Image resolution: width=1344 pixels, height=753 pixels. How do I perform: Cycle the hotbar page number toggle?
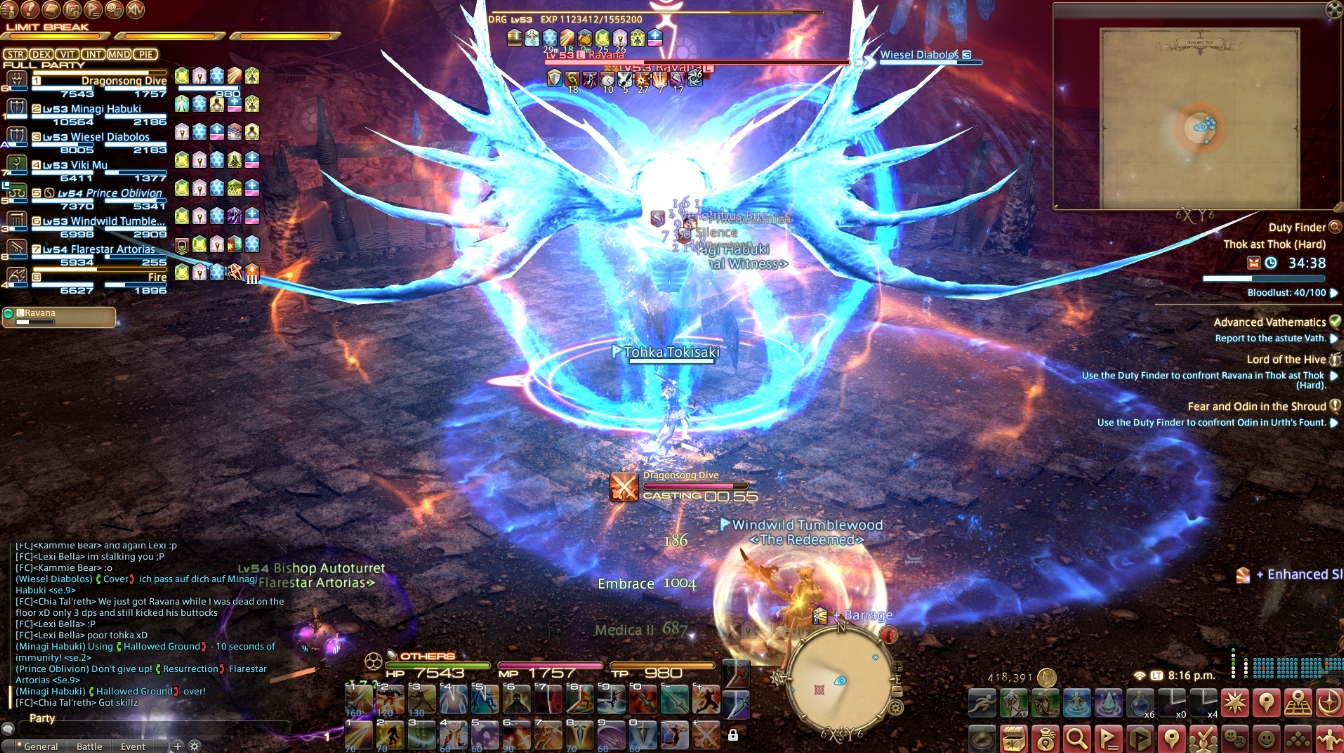coord(327,737)
